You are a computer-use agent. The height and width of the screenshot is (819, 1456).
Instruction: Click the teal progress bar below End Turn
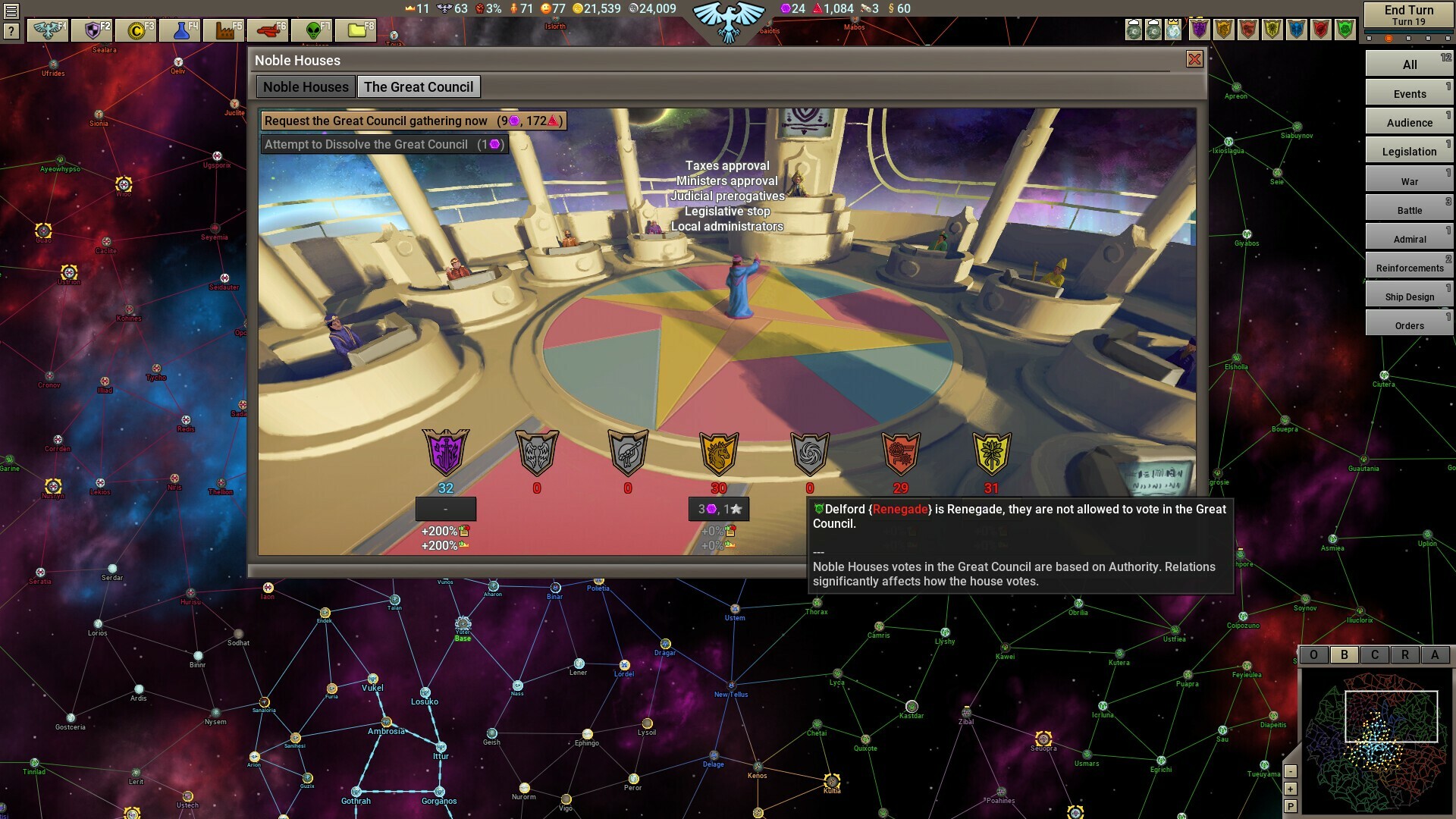[x=1407, y=33]
